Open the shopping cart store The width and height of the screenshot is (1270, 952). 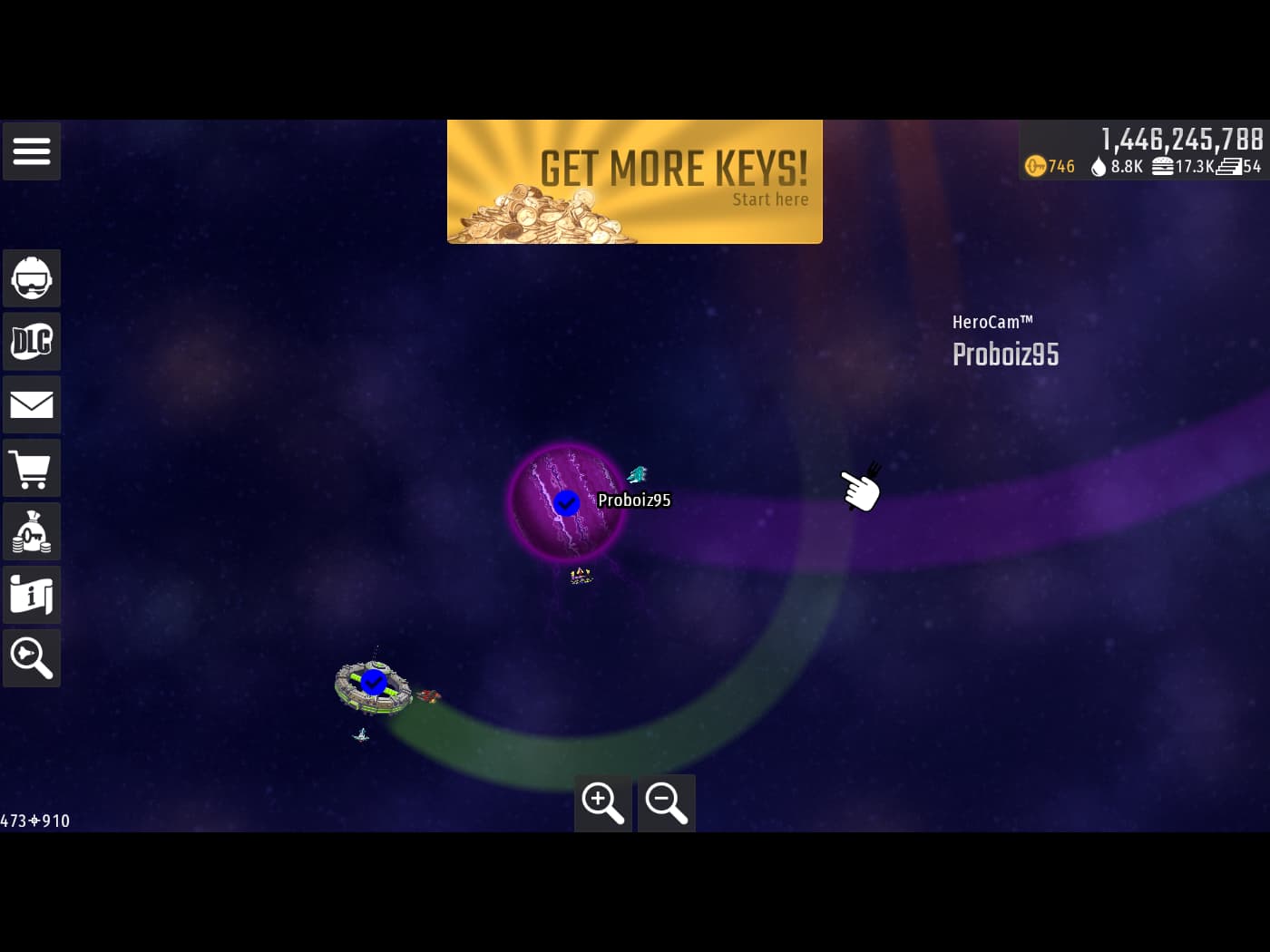tap(32, 468)
